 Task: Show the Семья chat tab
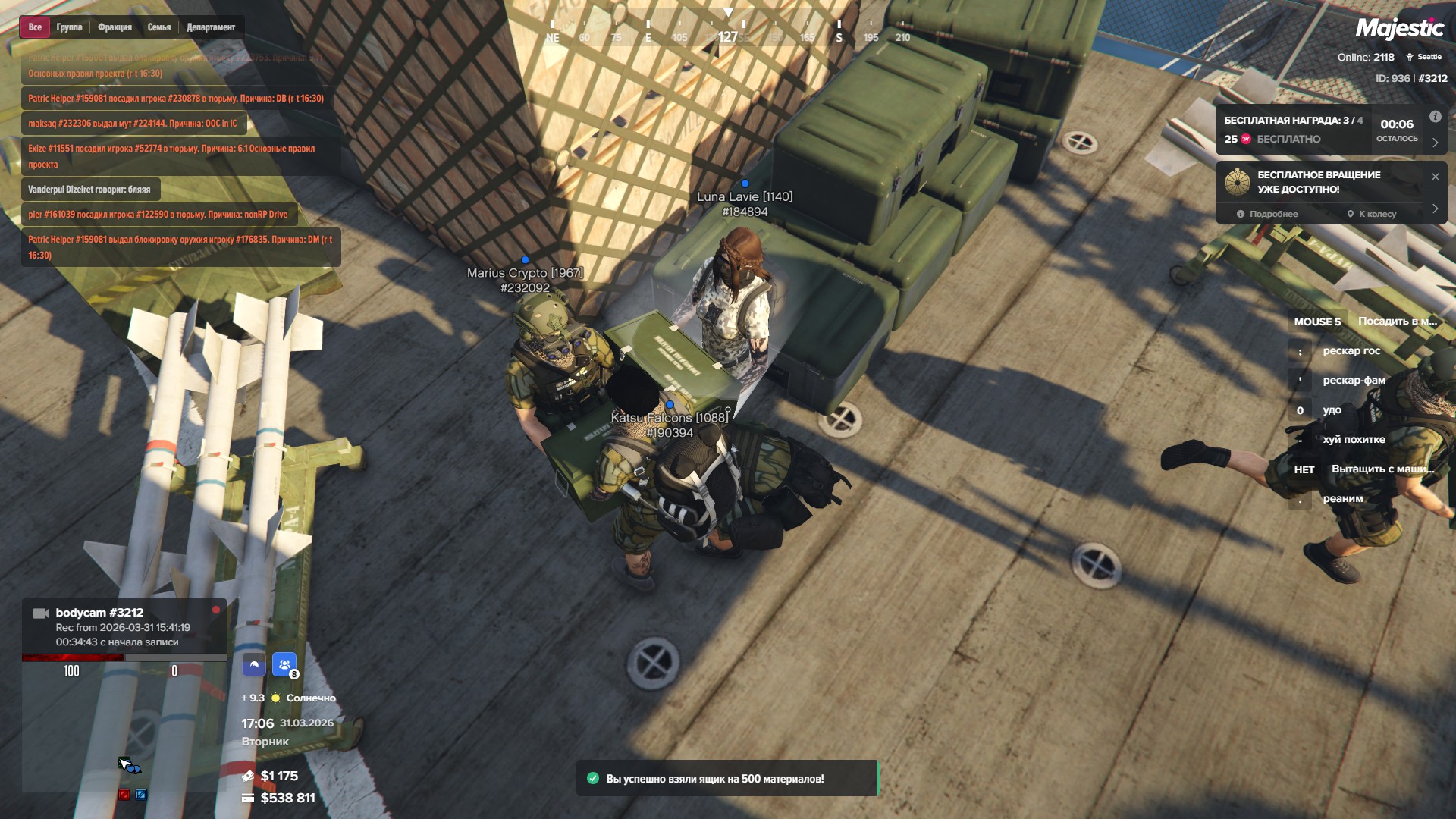pos(159,27)
